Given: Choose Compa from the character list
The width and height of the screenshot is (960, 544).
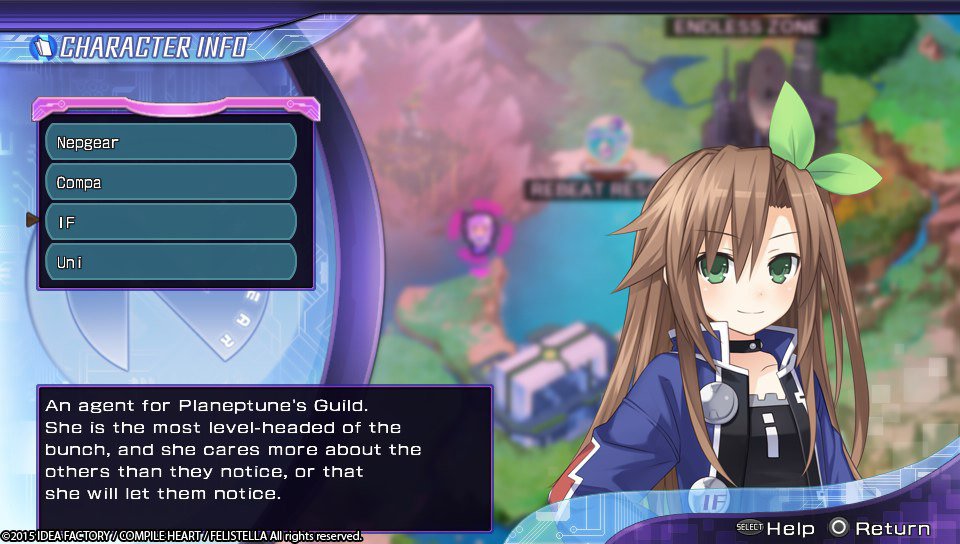Looking at the screenshot, I should (171, 182).
